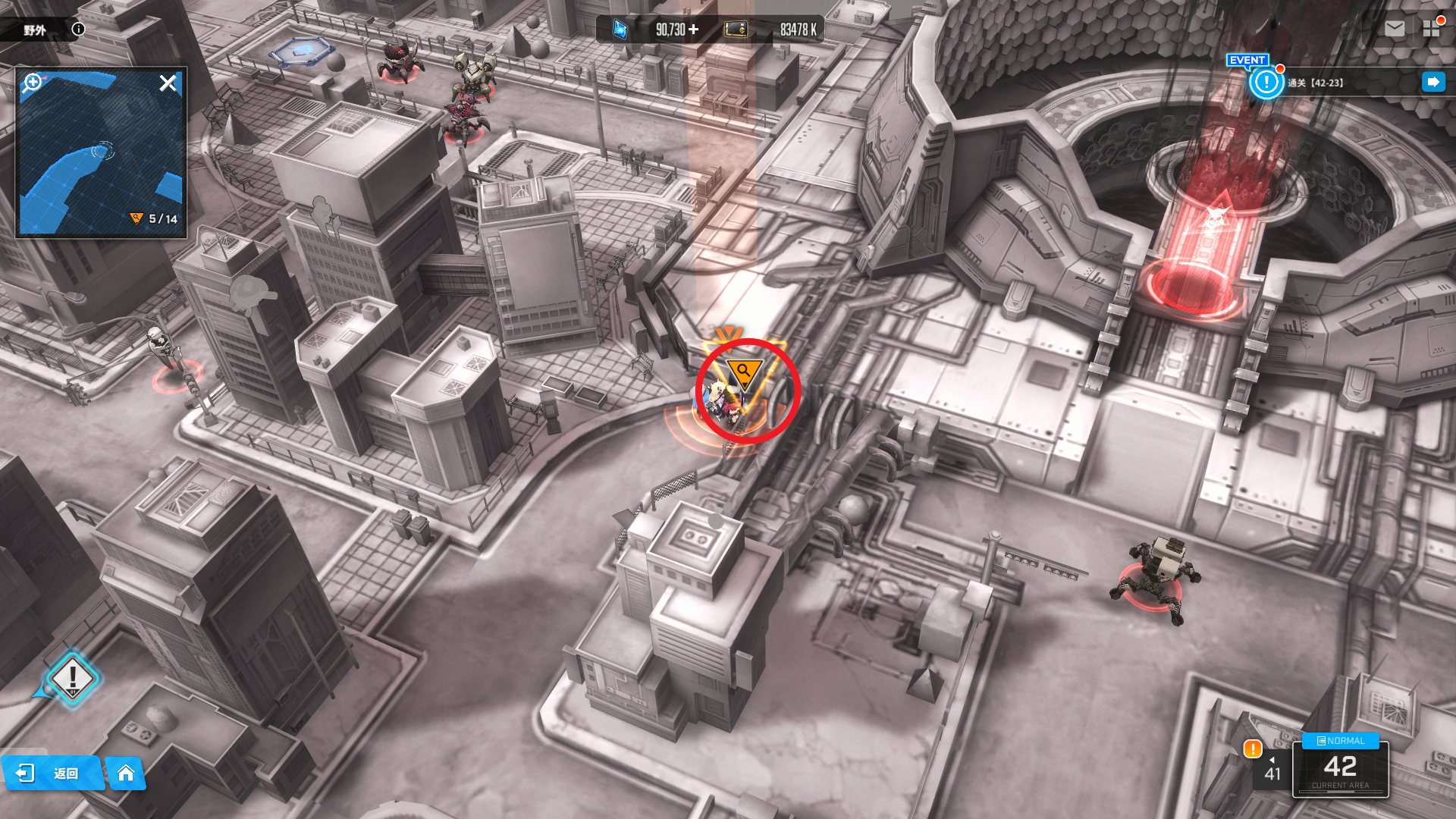Open the grid main menu

click(x=1431, y=29)
